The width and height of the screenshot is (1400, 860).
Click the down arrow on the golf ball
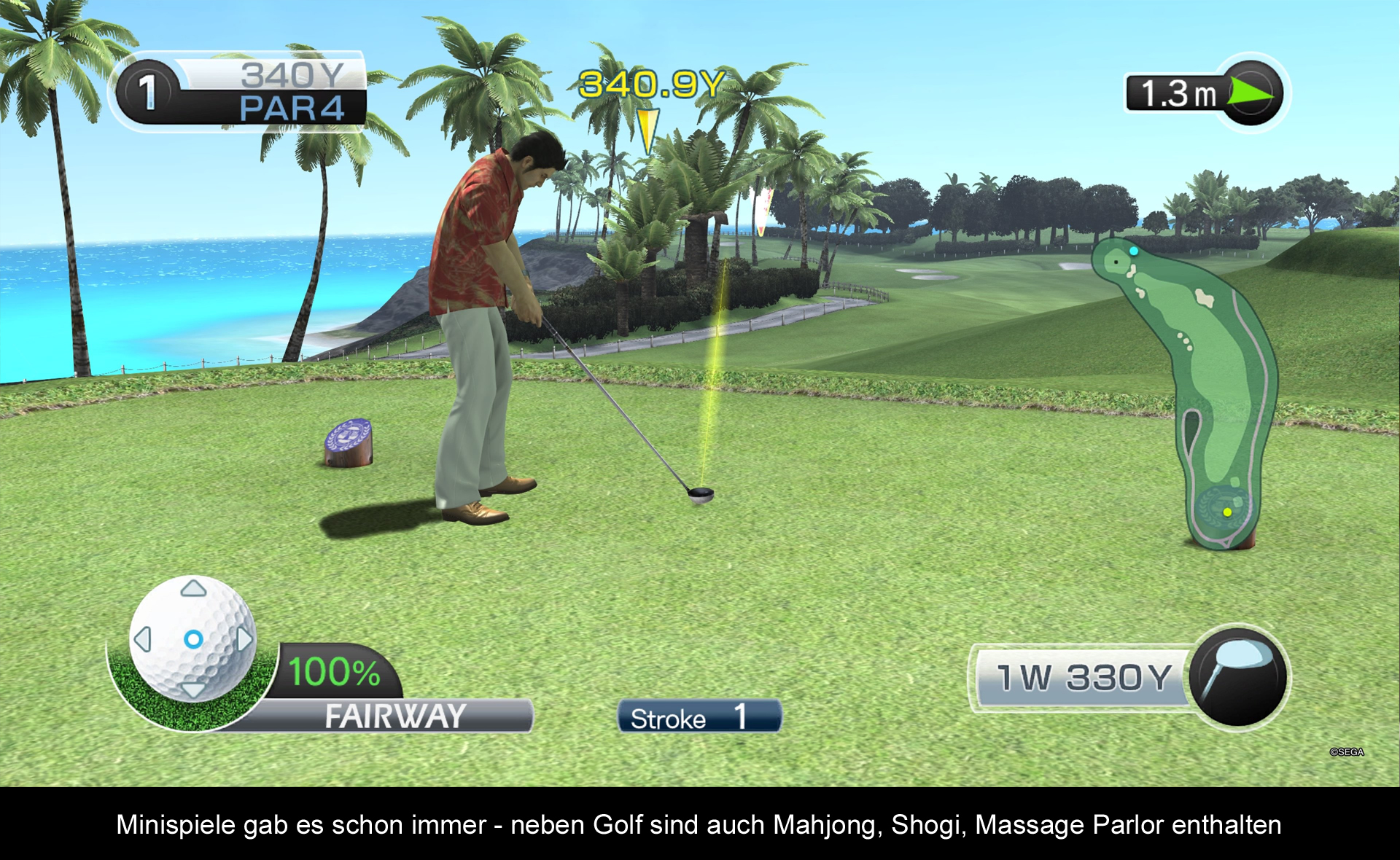click(193, 689)
